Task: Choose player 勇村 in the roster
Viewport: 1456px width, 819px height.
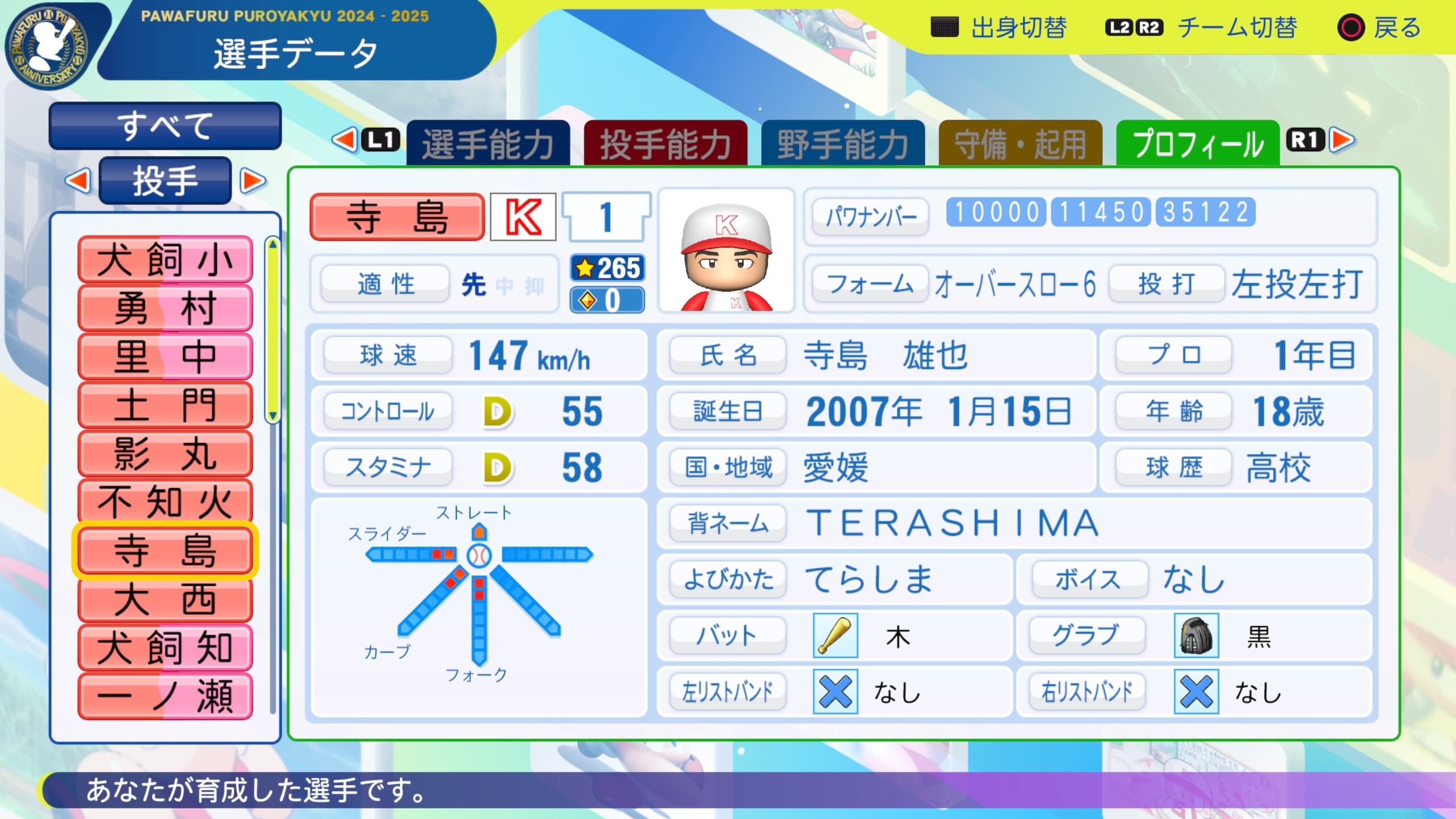Action: (x=165, y=308)
